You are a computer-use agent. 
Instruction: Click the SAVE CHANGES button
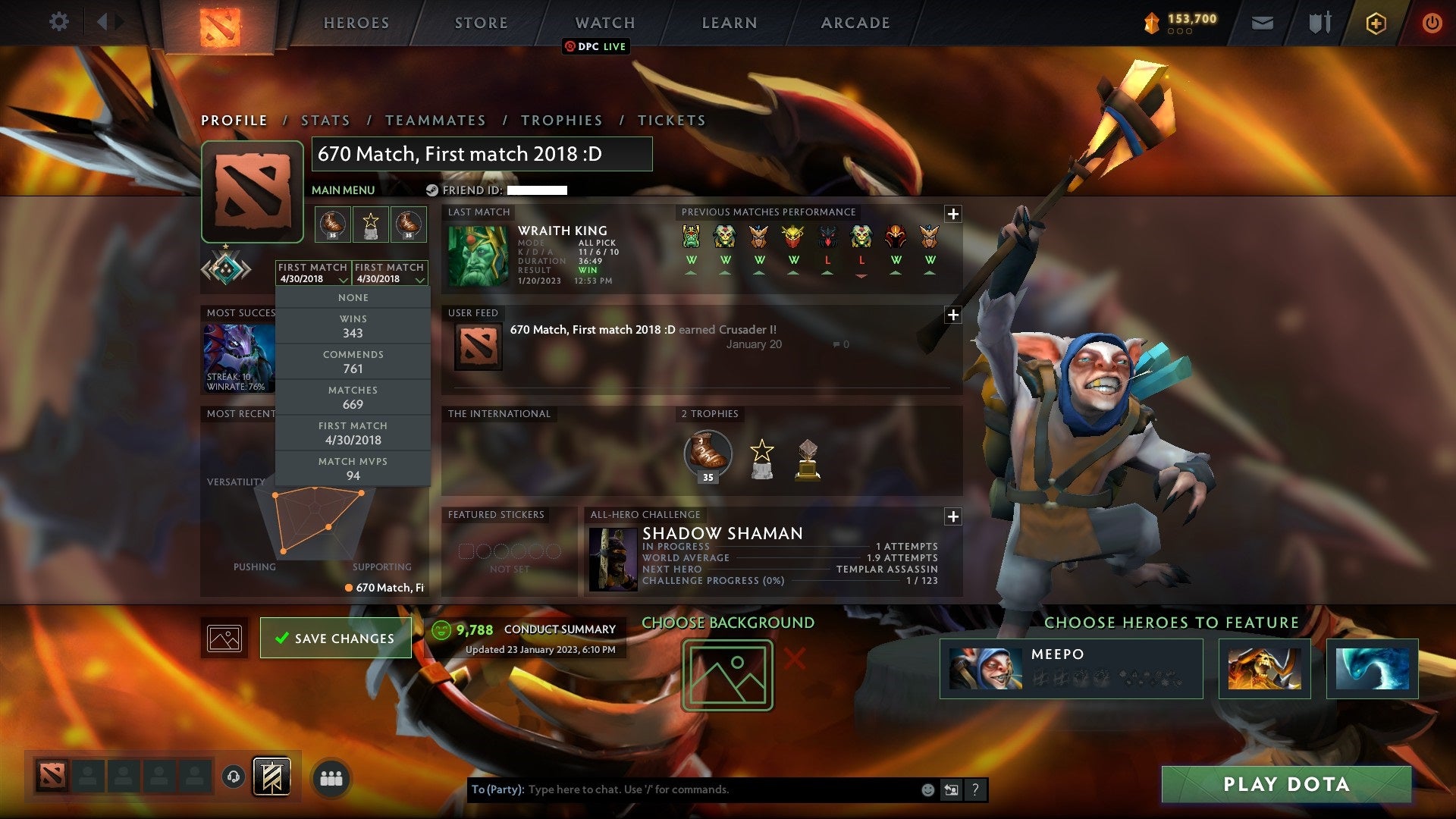pos(335,638)
